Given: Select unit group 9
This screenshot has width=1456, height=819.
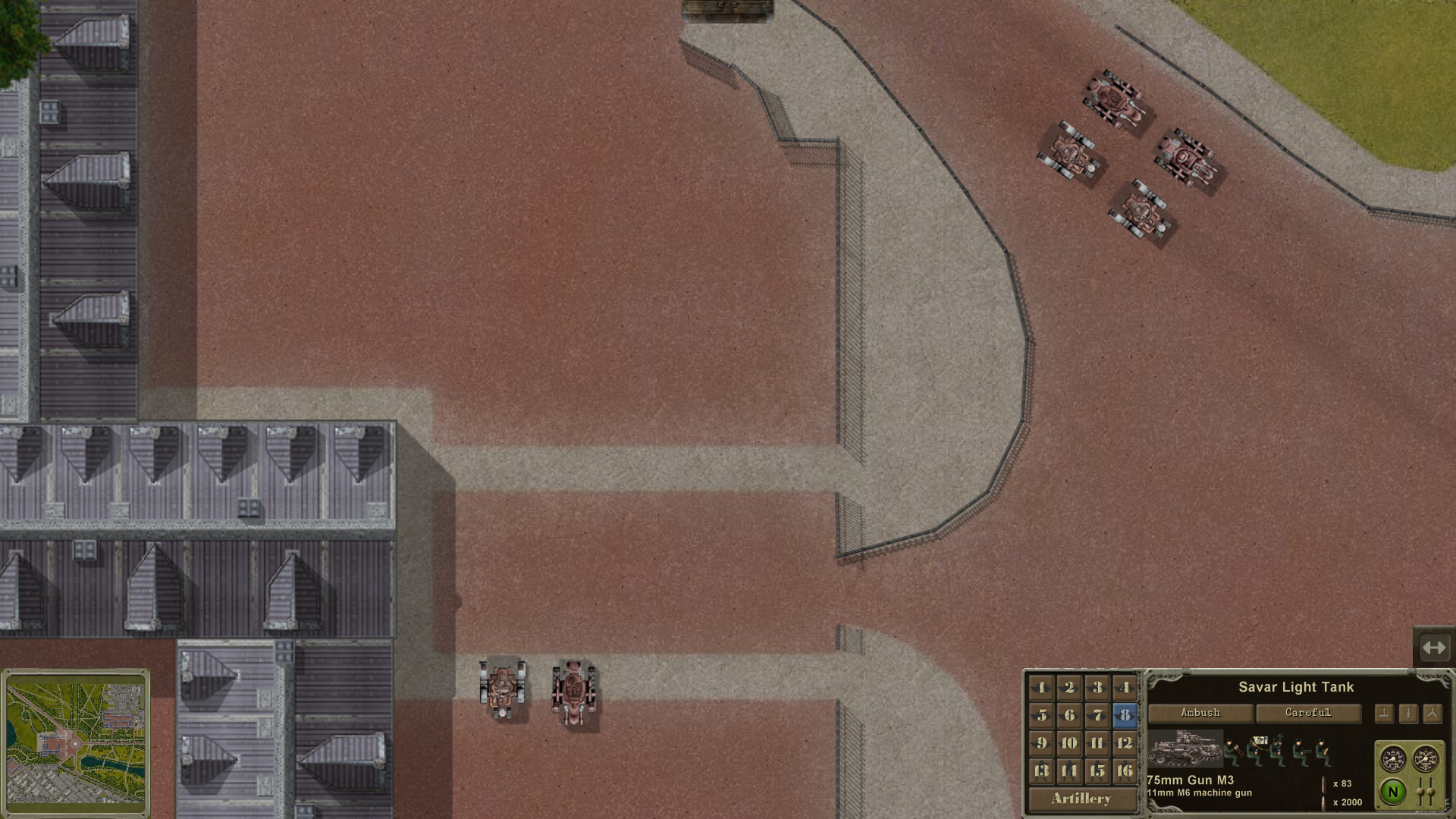Looking at the screenshot, I should pyautogui.click(x=1041, y=743).
